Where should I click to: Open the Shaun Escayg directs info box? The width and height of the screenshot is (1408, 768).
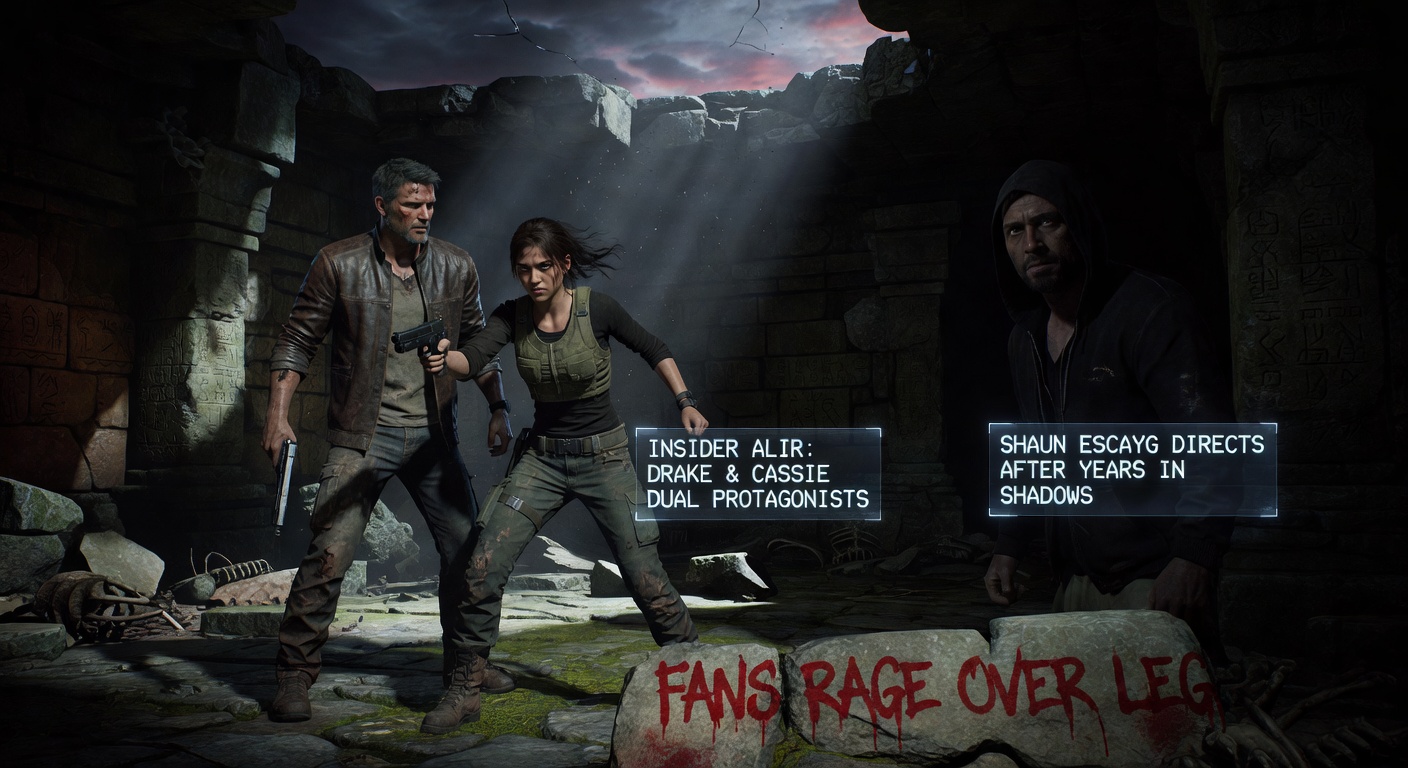[x=1132, y=469]
